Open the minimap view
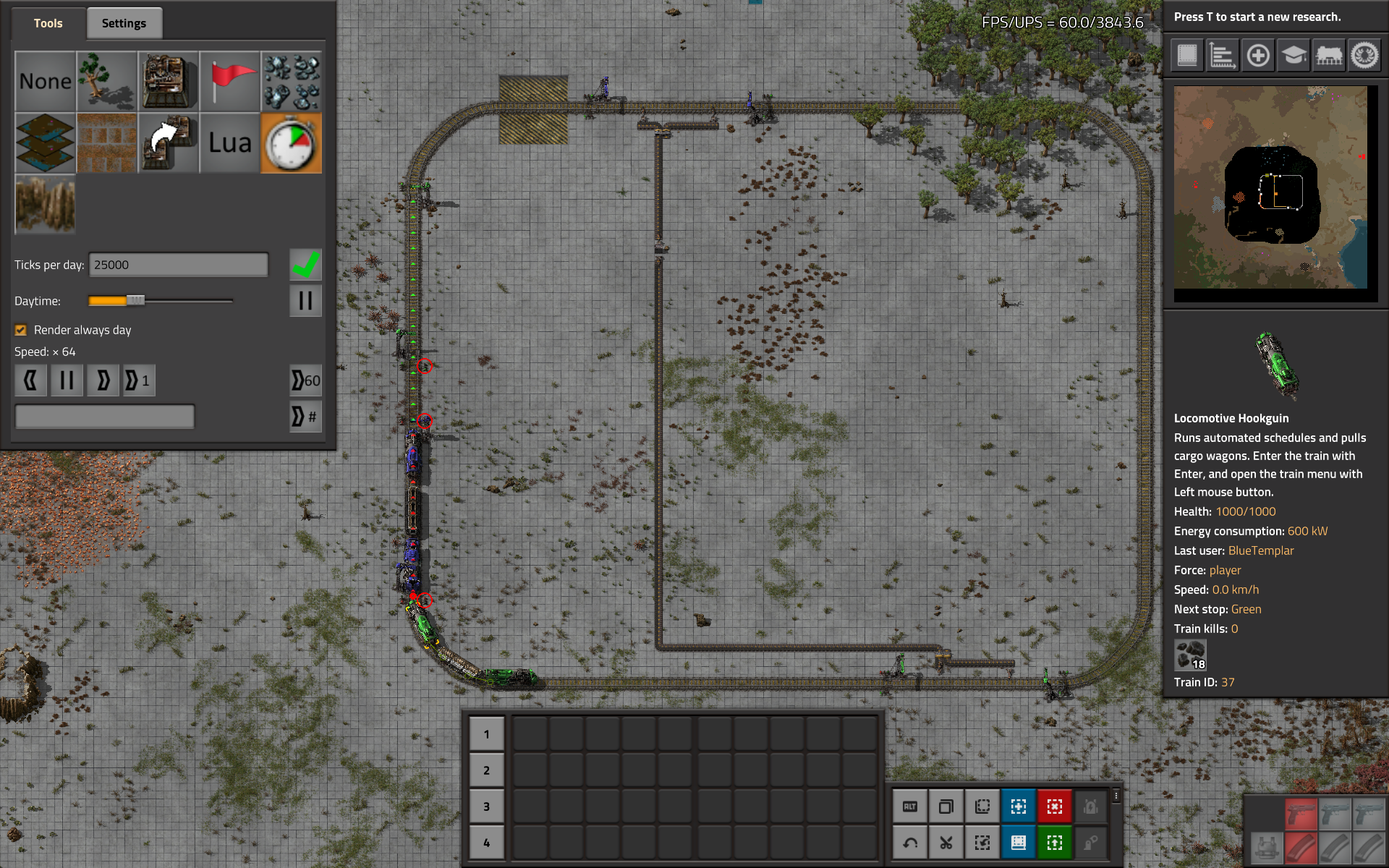The height and width of the screenshot is (868, 1389). [x=1270, y=188]
